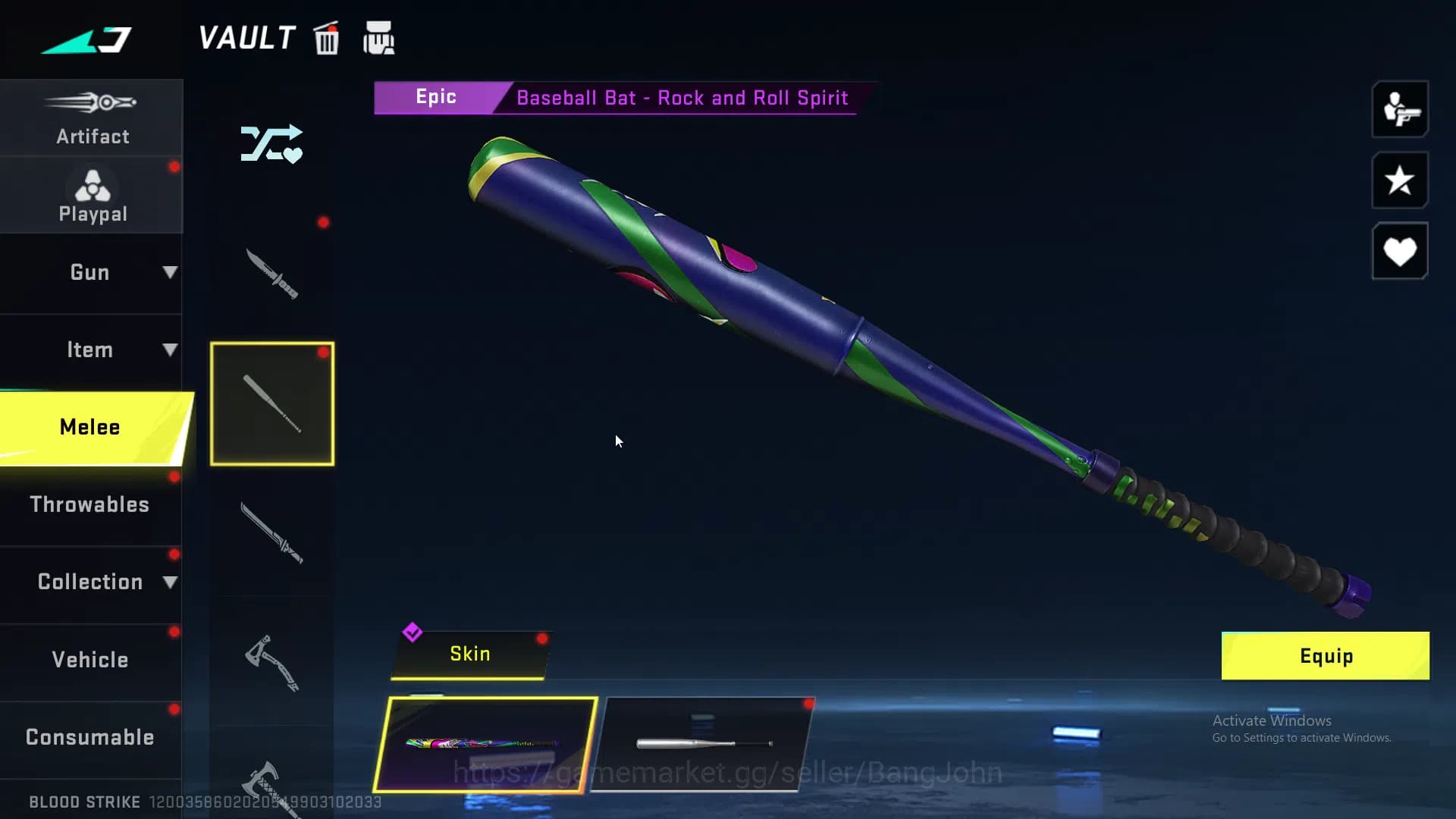The height and width of the screenshot is (819, 1456).
Task: Pick the katana melee weapon
Action: [271, 532]
